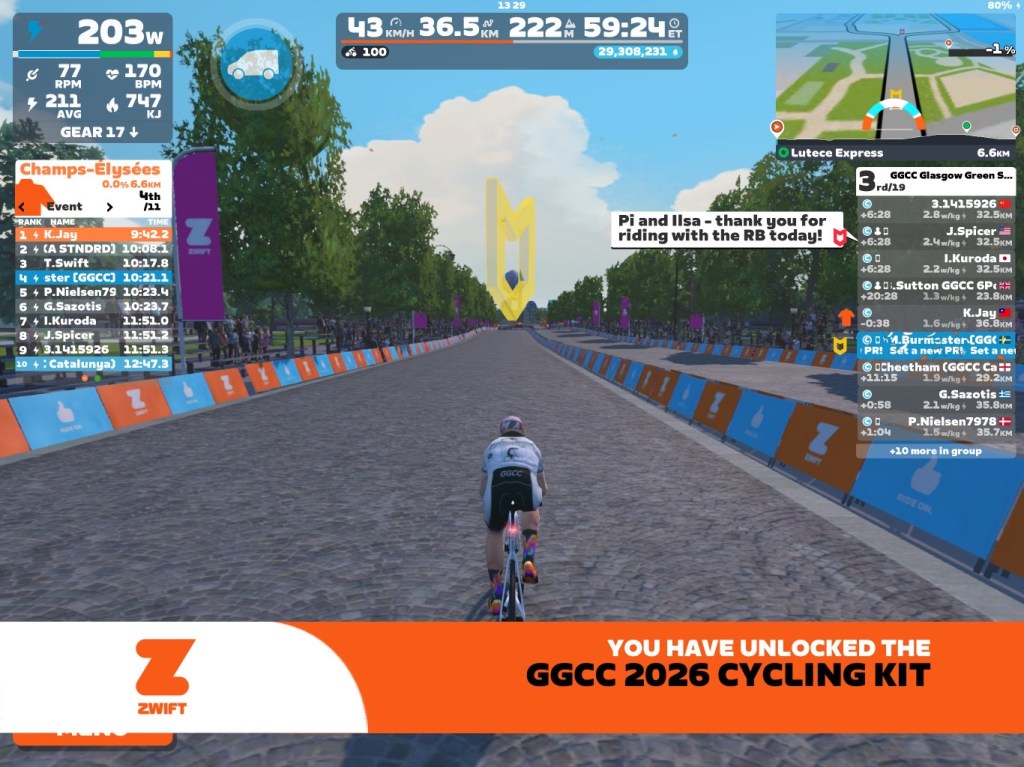The width and height of the screenshot is (1024, 767).
Task: Open the minimap view
Action: click(x=895, y=77)
